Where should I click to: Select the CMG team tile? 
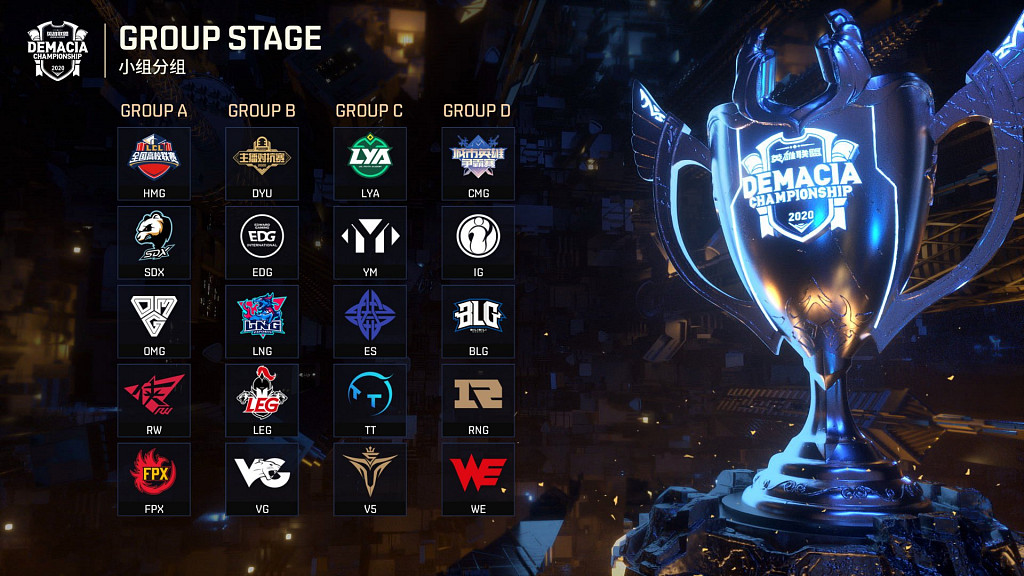pos(478,164)
